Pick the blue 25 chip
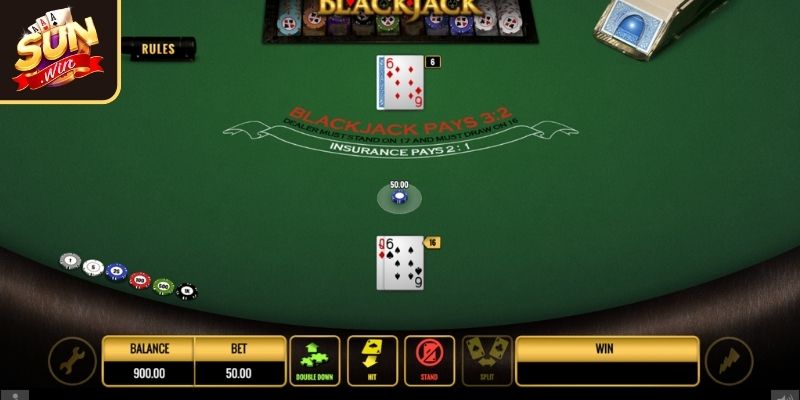The image size is (800, 400). point(116,272)
